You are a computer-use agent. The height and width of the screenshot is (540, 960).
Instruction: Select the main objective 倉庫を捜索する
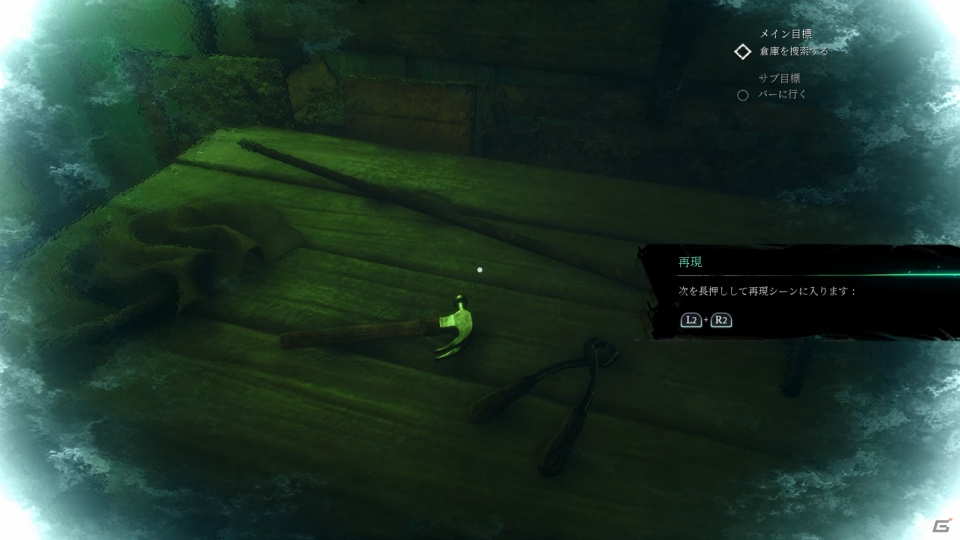tap(793, 51)
